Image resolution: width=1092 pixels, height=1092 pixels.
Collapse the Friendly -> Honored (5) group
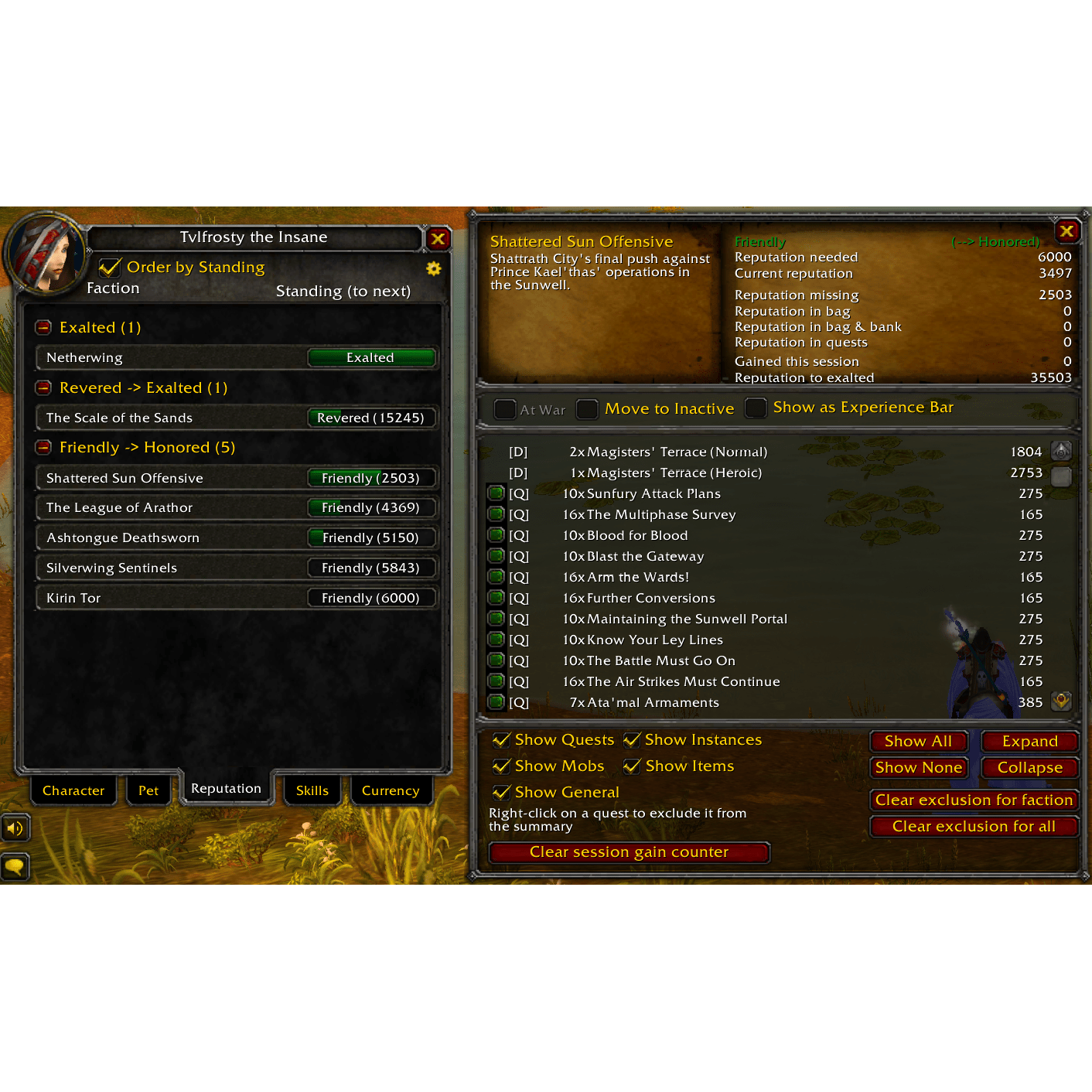(43, 447)
